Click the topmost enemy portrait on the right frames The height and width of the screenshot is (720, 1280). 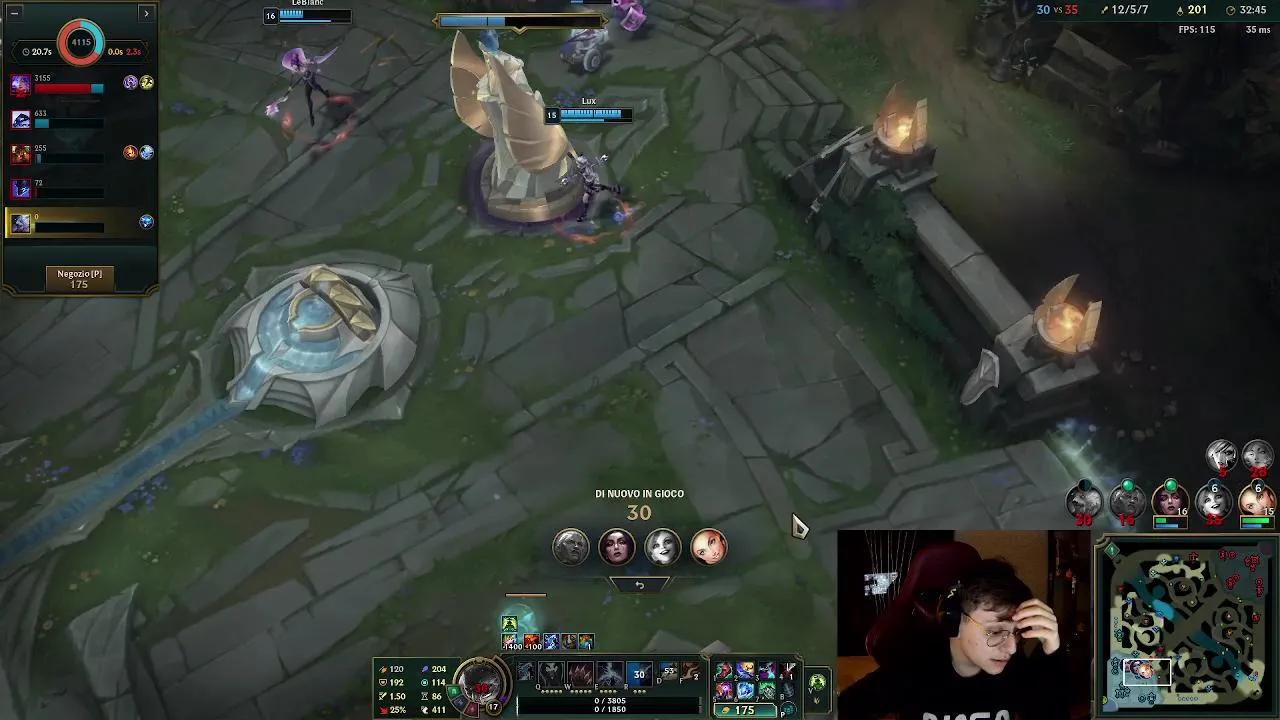pyautogui.click(x=1219, y=456)
